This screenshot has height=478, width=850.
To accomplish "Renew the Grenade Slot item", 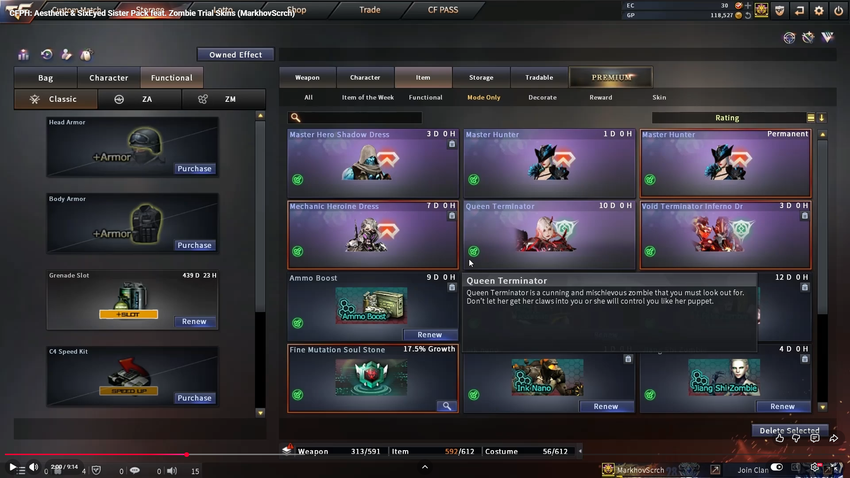I will 194,322.
